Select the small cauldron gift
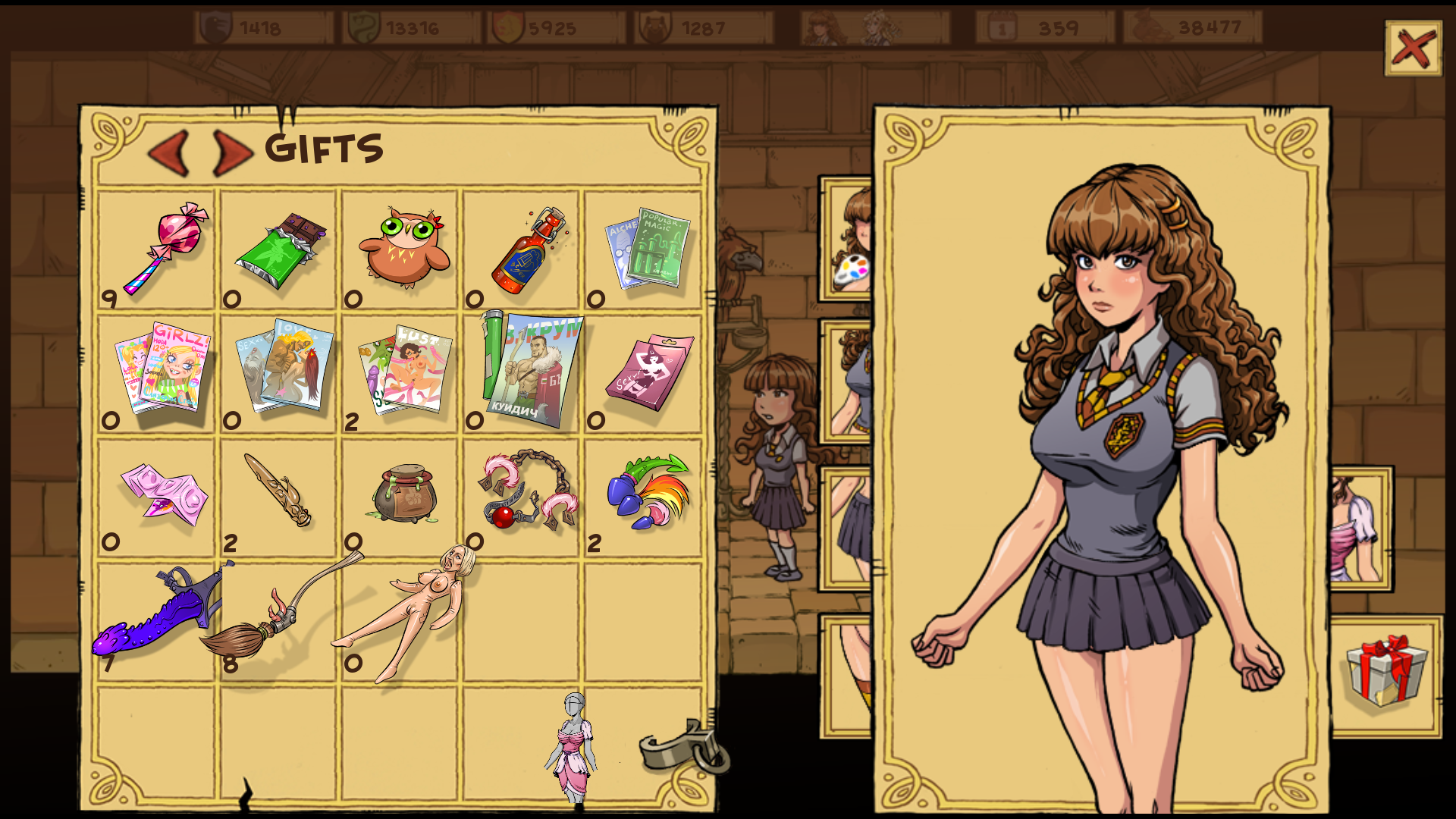This screenshot has width=1456, height=819. tap(405, 494)
